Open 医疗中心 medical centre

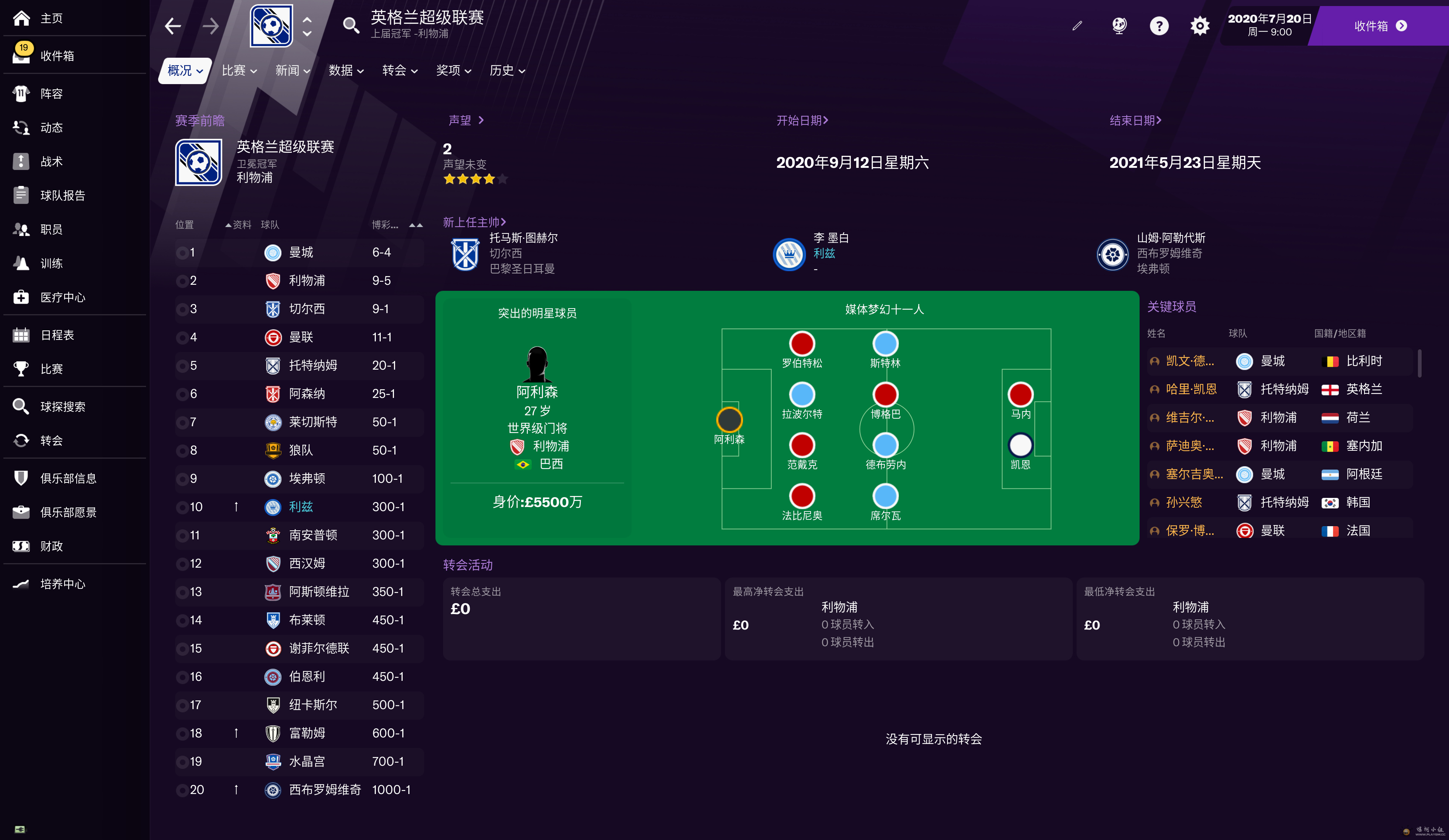point(63,297)
